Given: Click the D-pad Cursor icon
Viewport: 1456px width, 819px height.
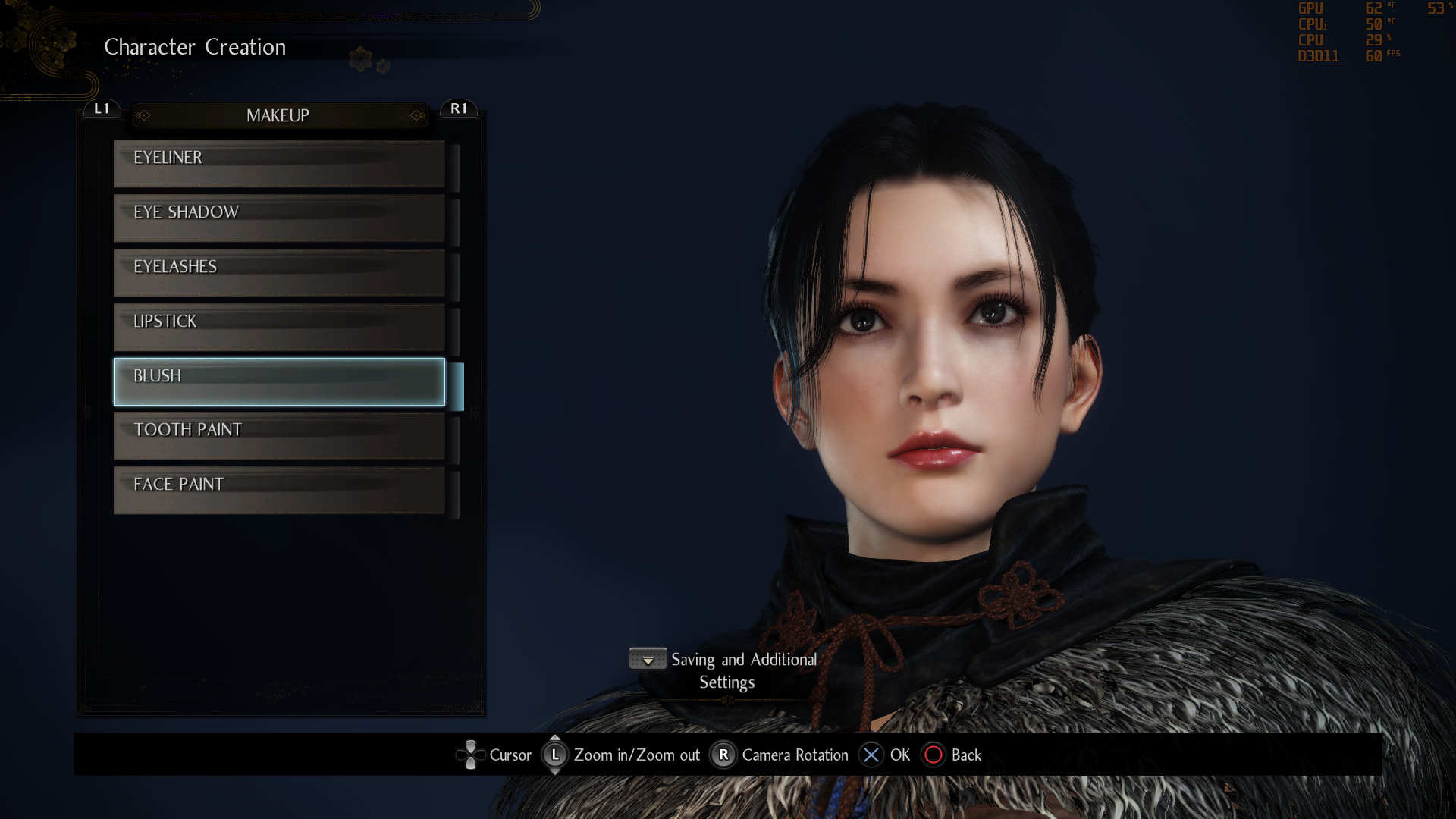Looking at the screenshot, I should click(471, 755).
